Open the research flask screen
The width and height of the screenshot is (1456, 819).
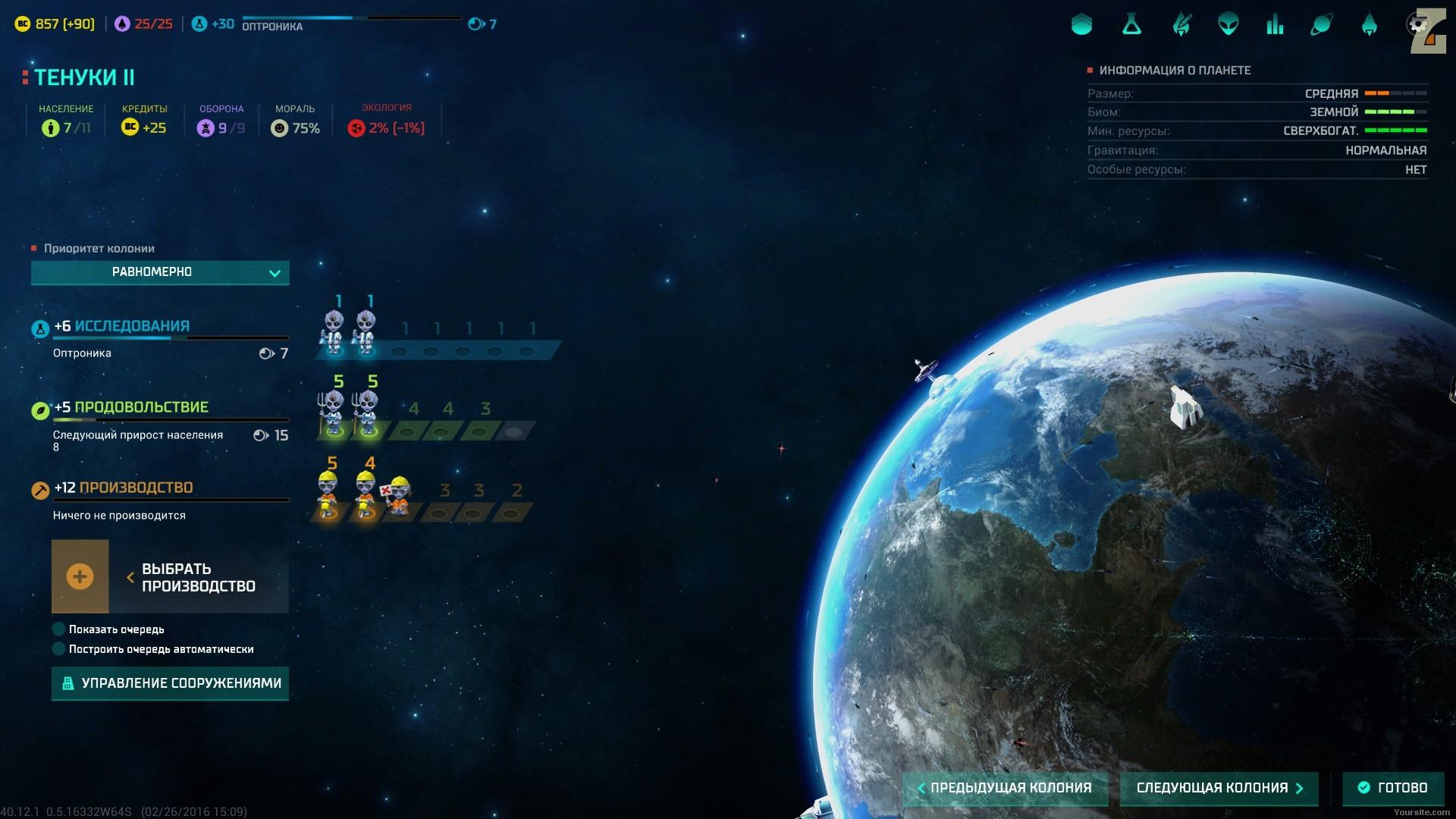(1131, 25)
